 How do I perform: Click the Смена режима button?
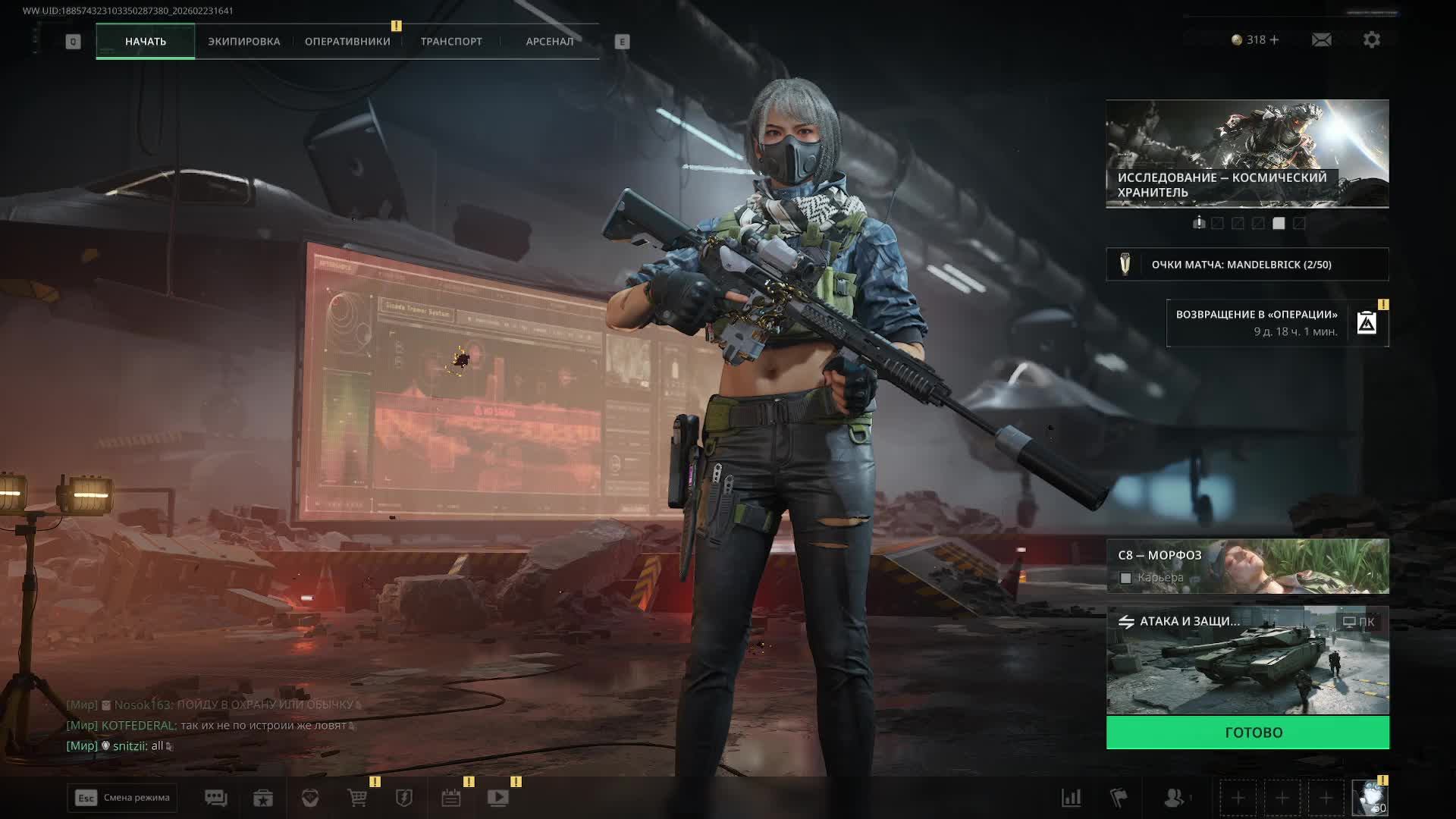[x=122, y=798]
